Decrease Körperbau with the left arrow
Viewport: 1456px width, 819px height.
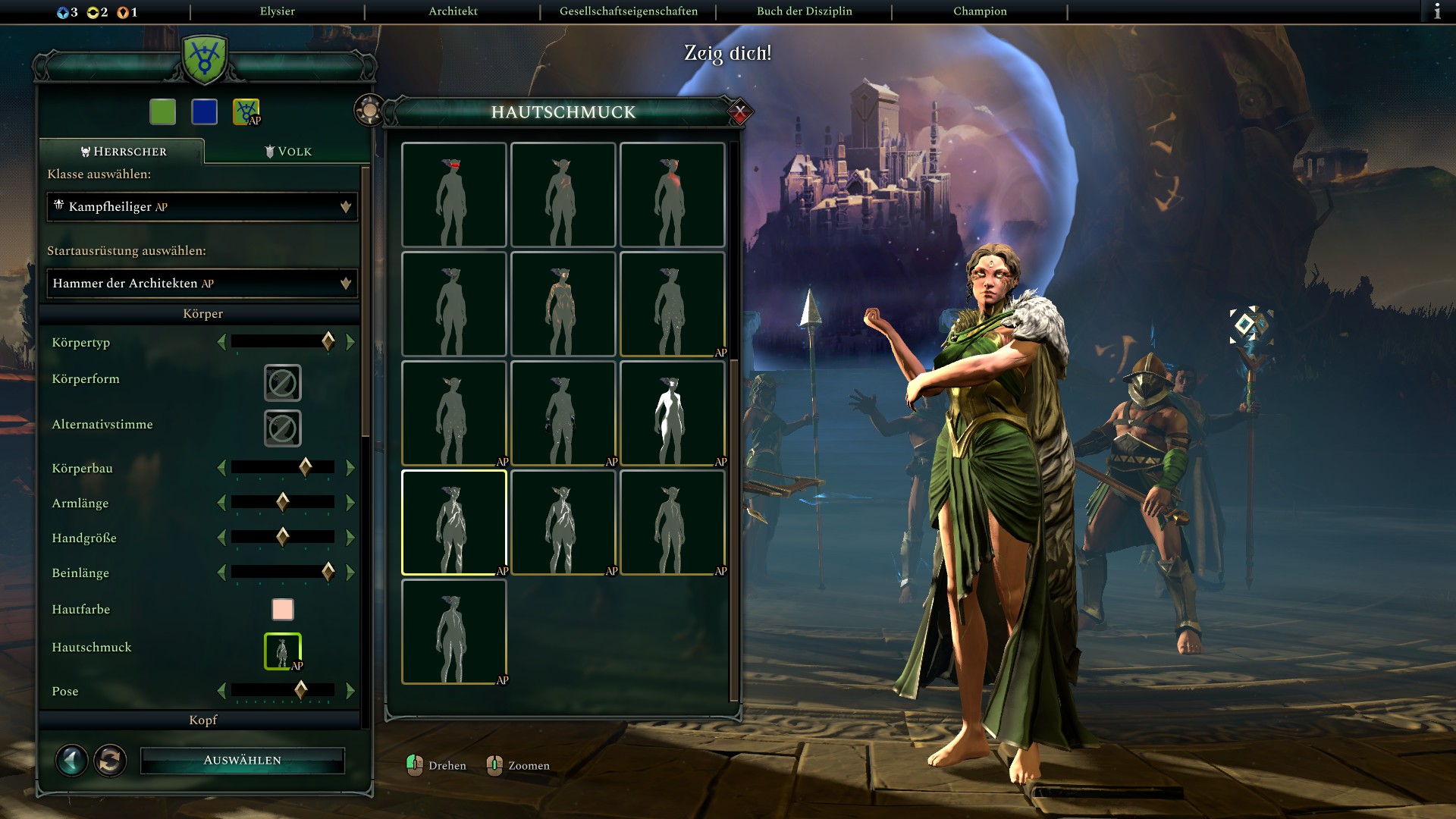coord(221,469)
